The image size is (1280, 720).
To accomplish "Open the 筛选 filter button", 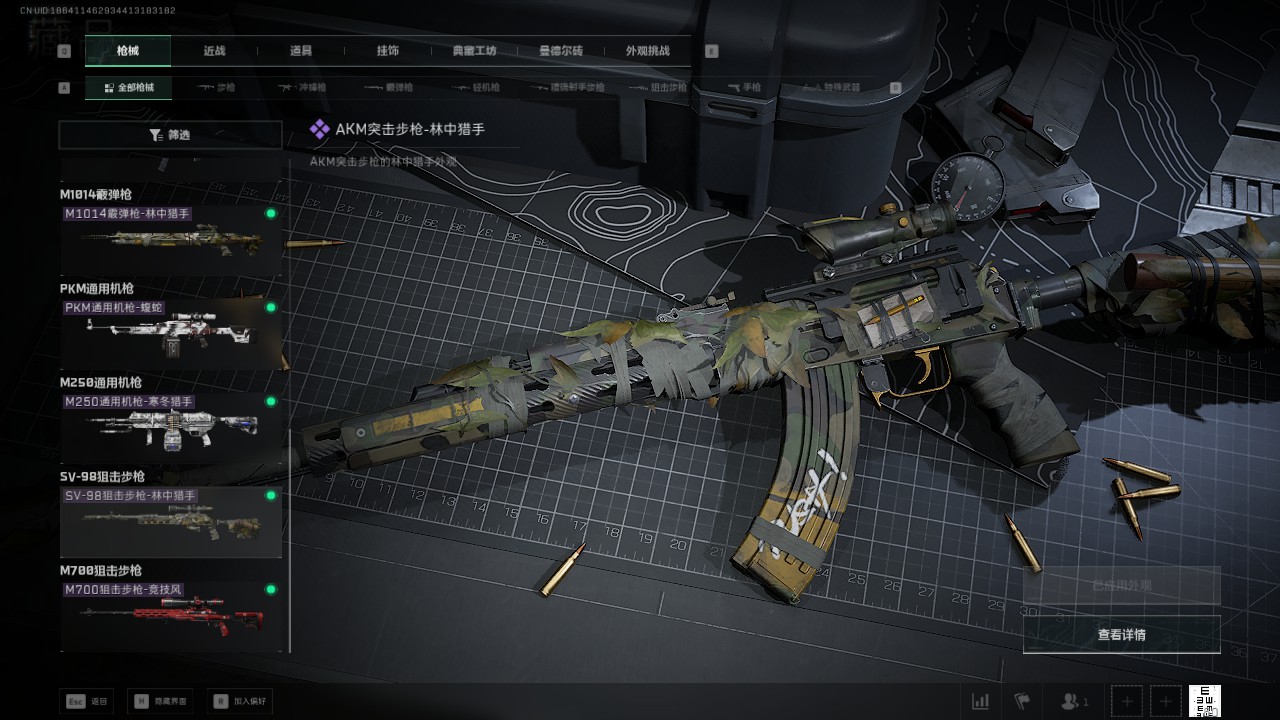I will 170,135.
